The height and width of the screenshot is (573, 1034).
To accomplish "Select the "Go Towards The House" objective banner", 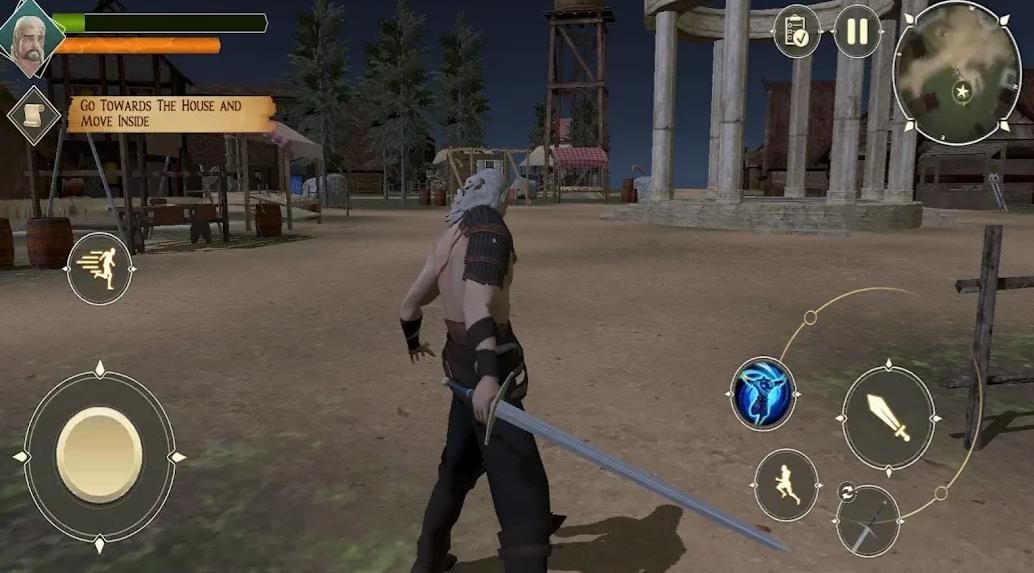I will [x=168, y=113].
